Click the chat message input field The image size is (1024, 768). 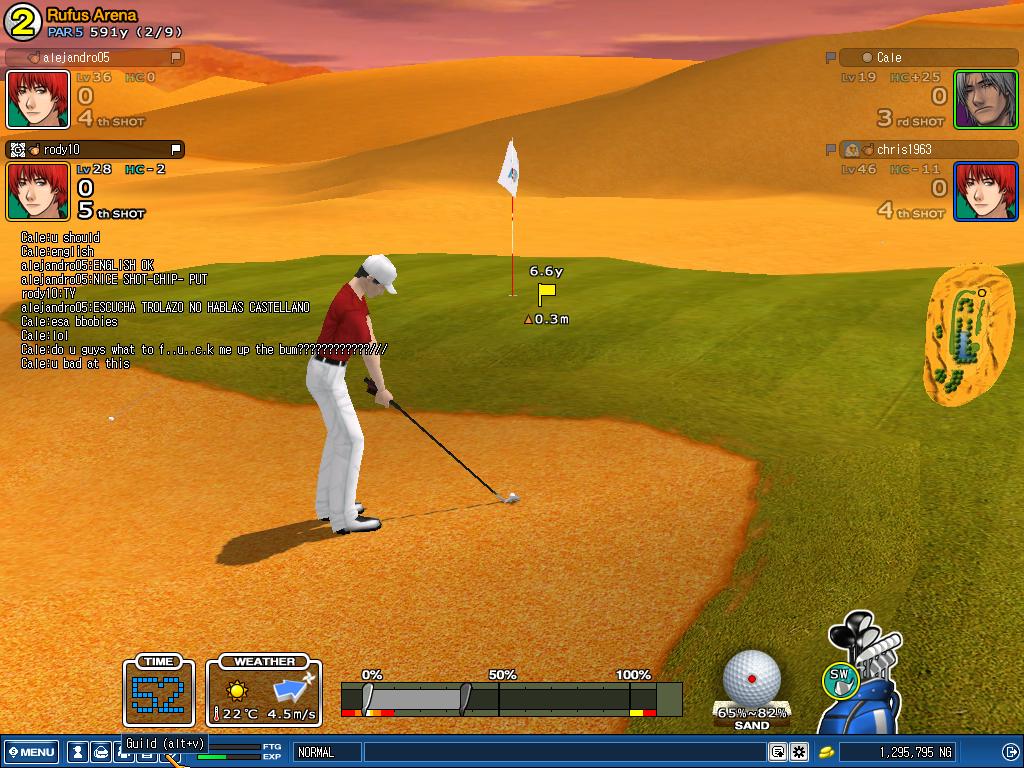click(564, 752)
